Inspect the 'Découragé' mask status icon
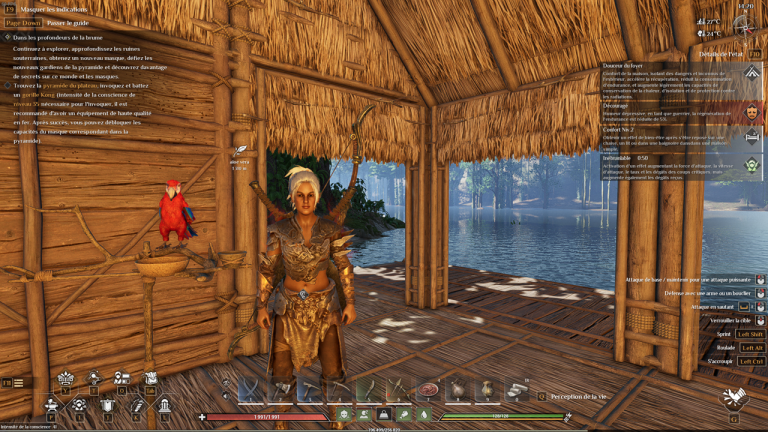 tap(751, 112)
